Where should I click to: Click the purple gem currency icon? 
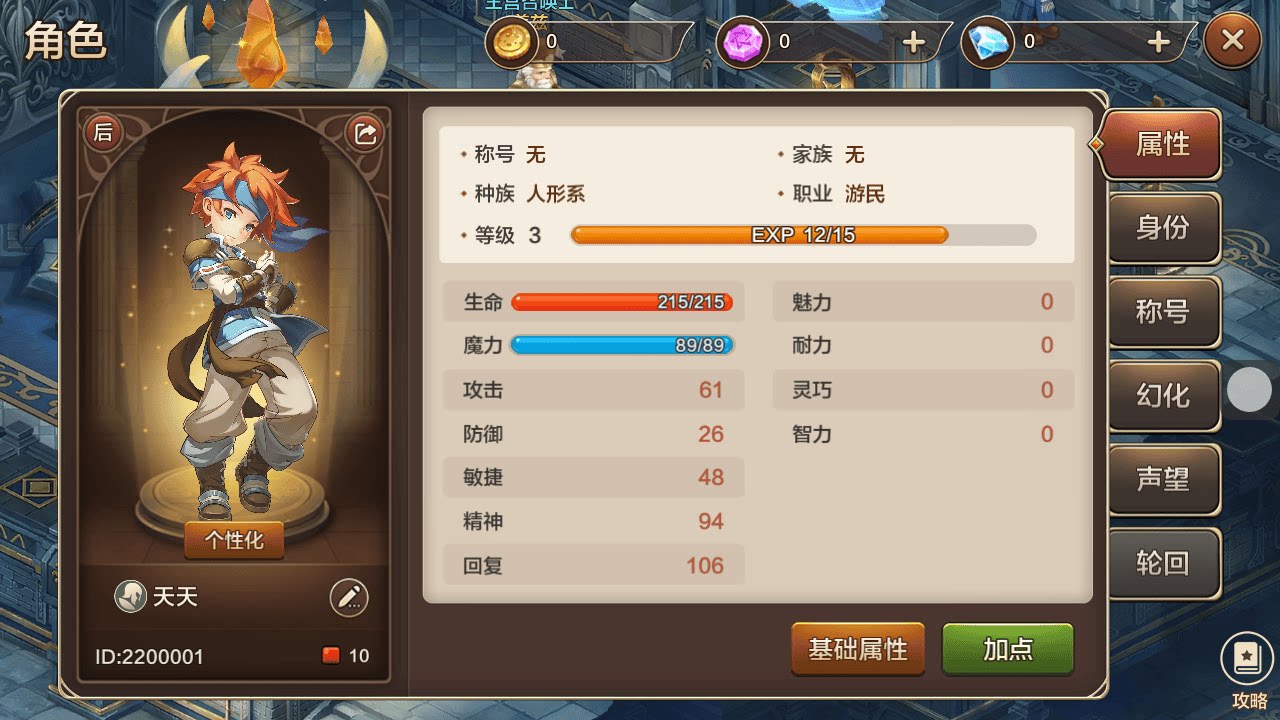(x=743, y=43)
